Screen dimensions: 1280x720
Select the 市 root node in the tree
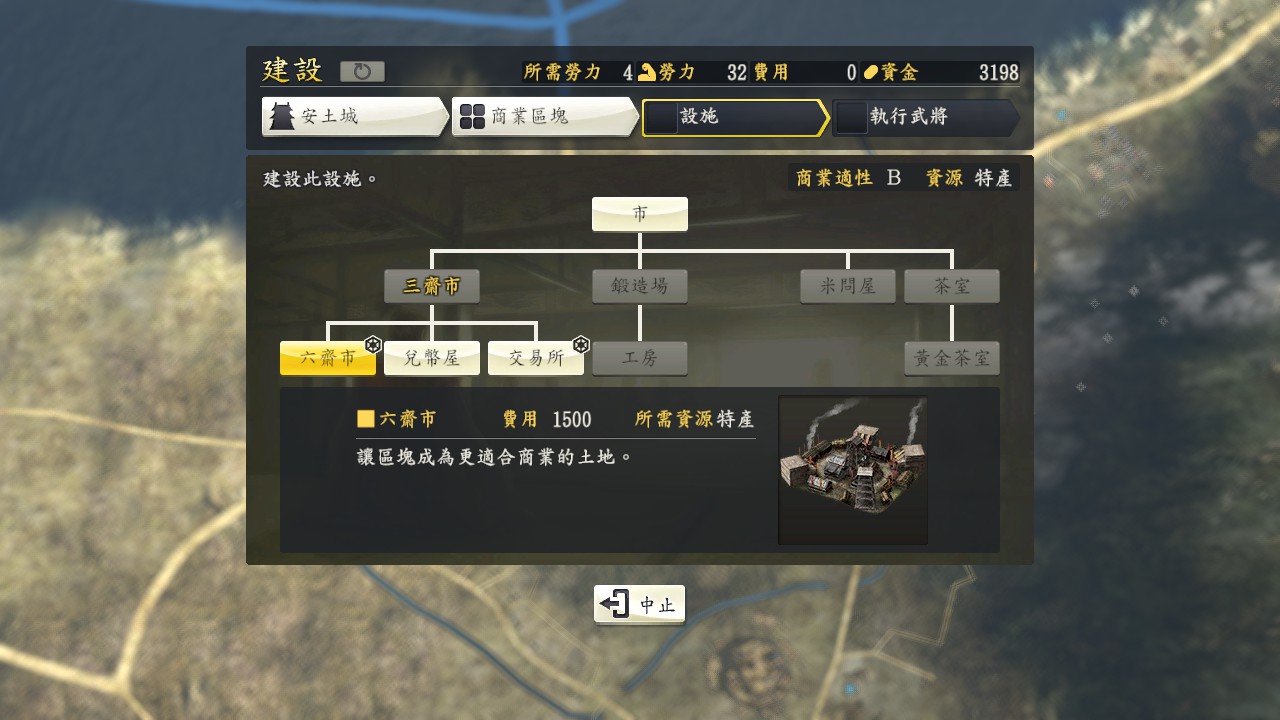pyautogui.click(x=639, y=213)
